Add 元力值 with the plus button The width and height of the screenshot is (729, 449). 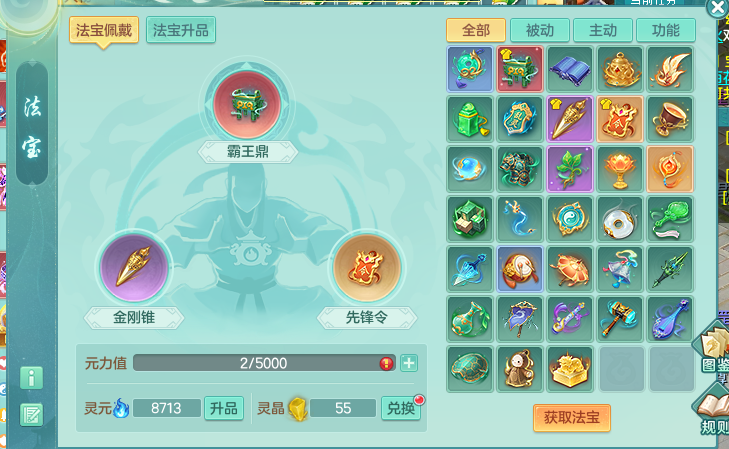(409, 363)
